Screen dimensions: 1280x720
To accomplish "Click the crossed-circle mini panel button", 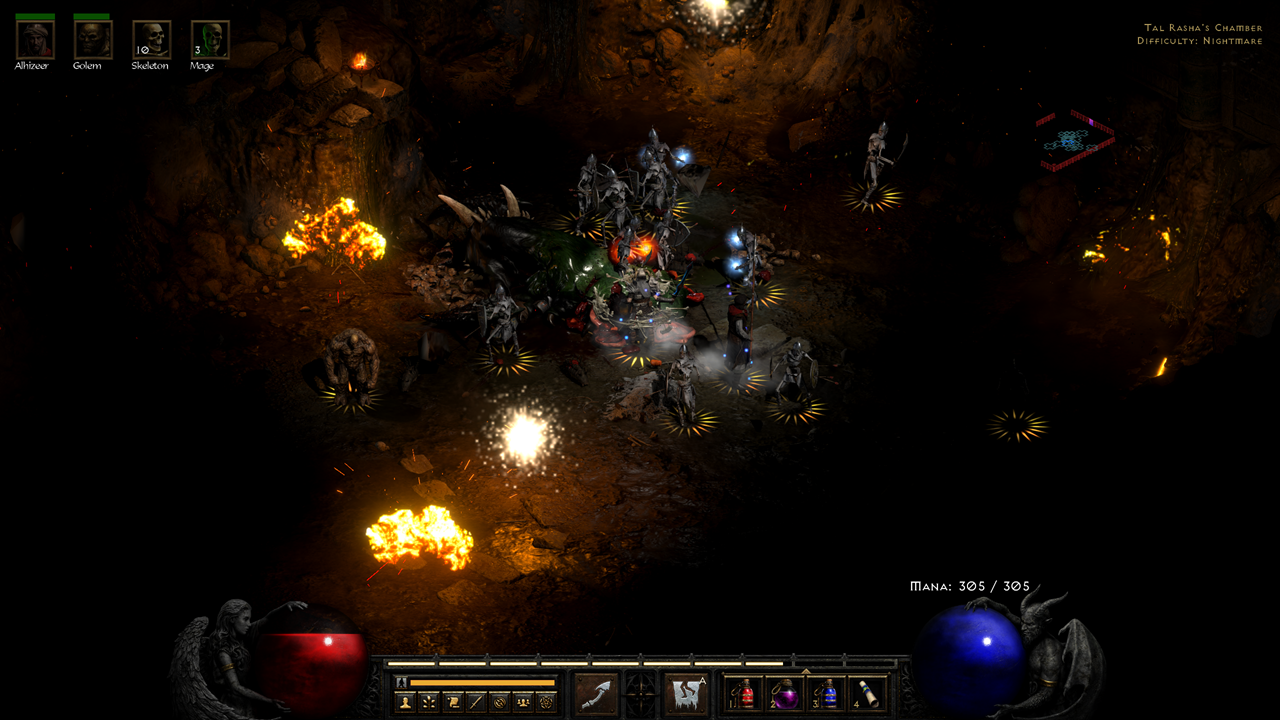I will (x=500, y=702).
